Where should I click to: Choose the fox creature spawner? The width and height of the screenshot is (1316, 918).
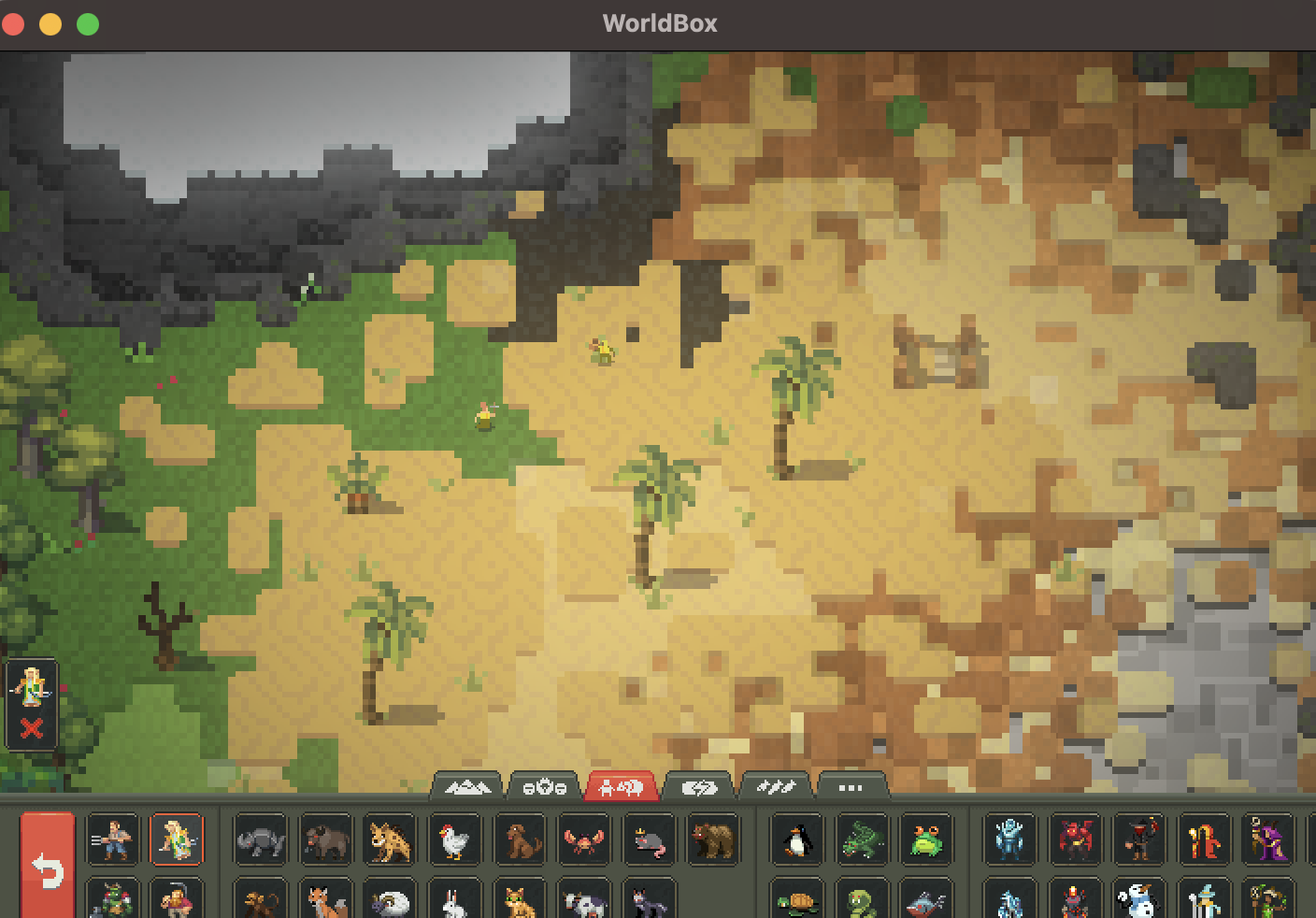point(325,902)
